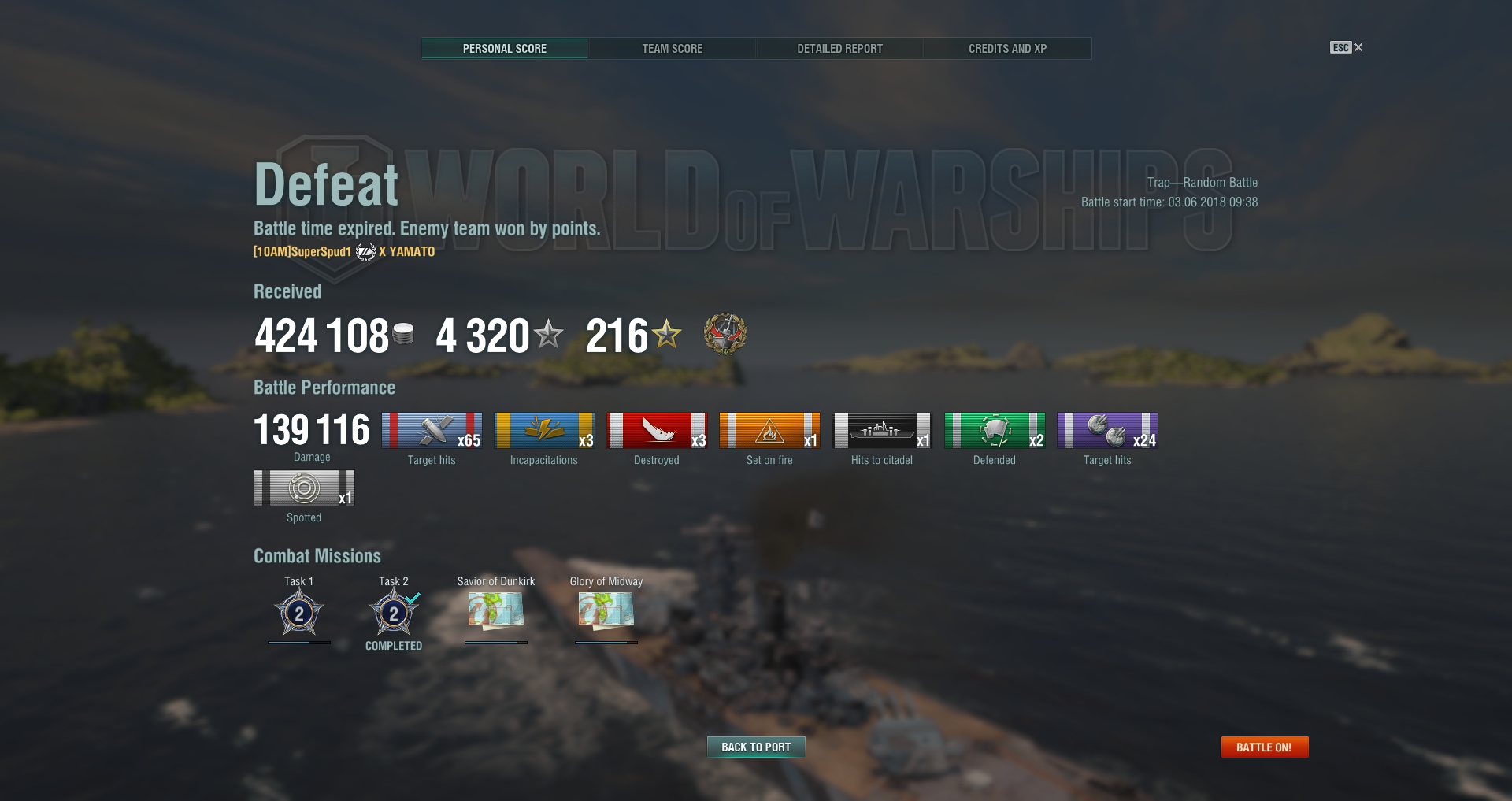Viewport: 1512px width, 801px height.
Task: Choose the Incapacitations ribbon
Action: click(x=544, y=431)
